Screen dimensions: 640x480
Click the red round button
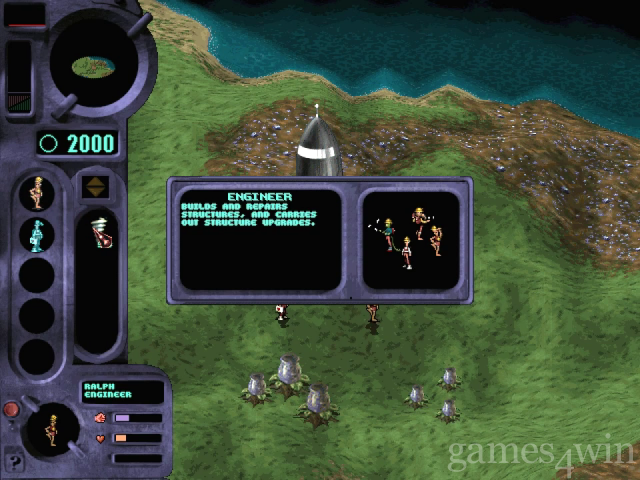pos(11,409)
